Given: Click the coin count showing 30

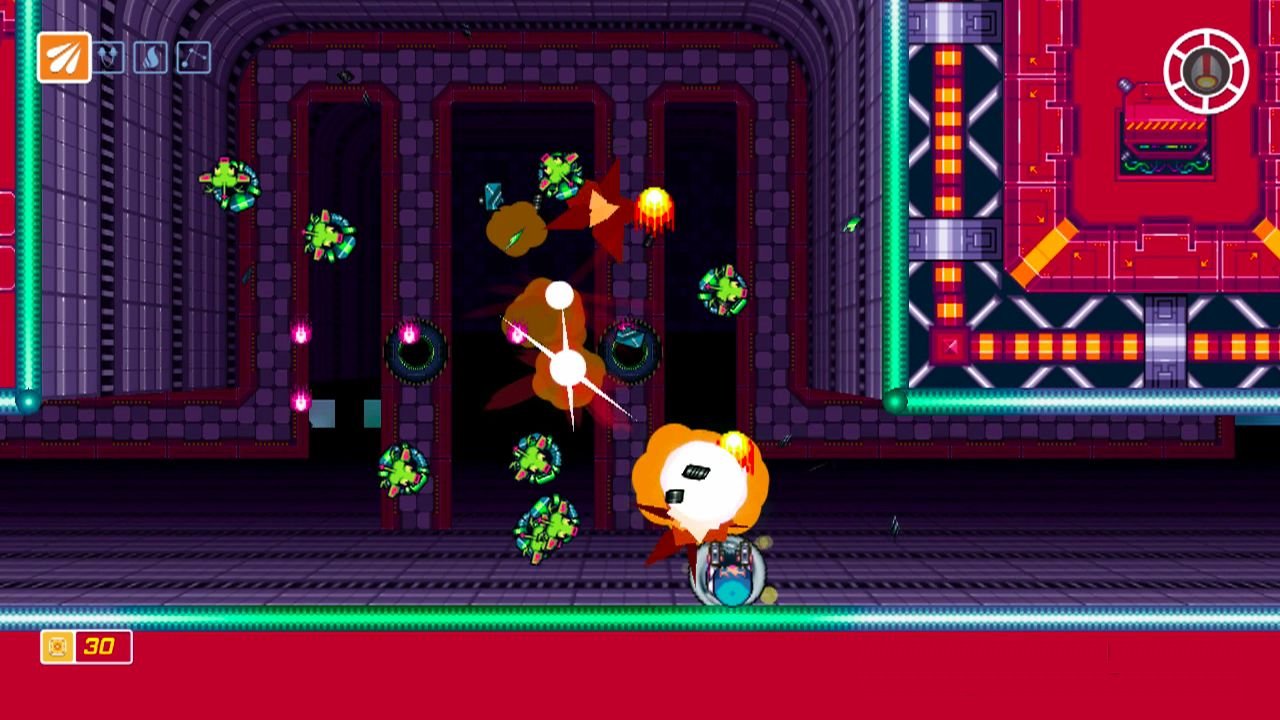Looking at the screenshot, I should (x=97, y=648).
